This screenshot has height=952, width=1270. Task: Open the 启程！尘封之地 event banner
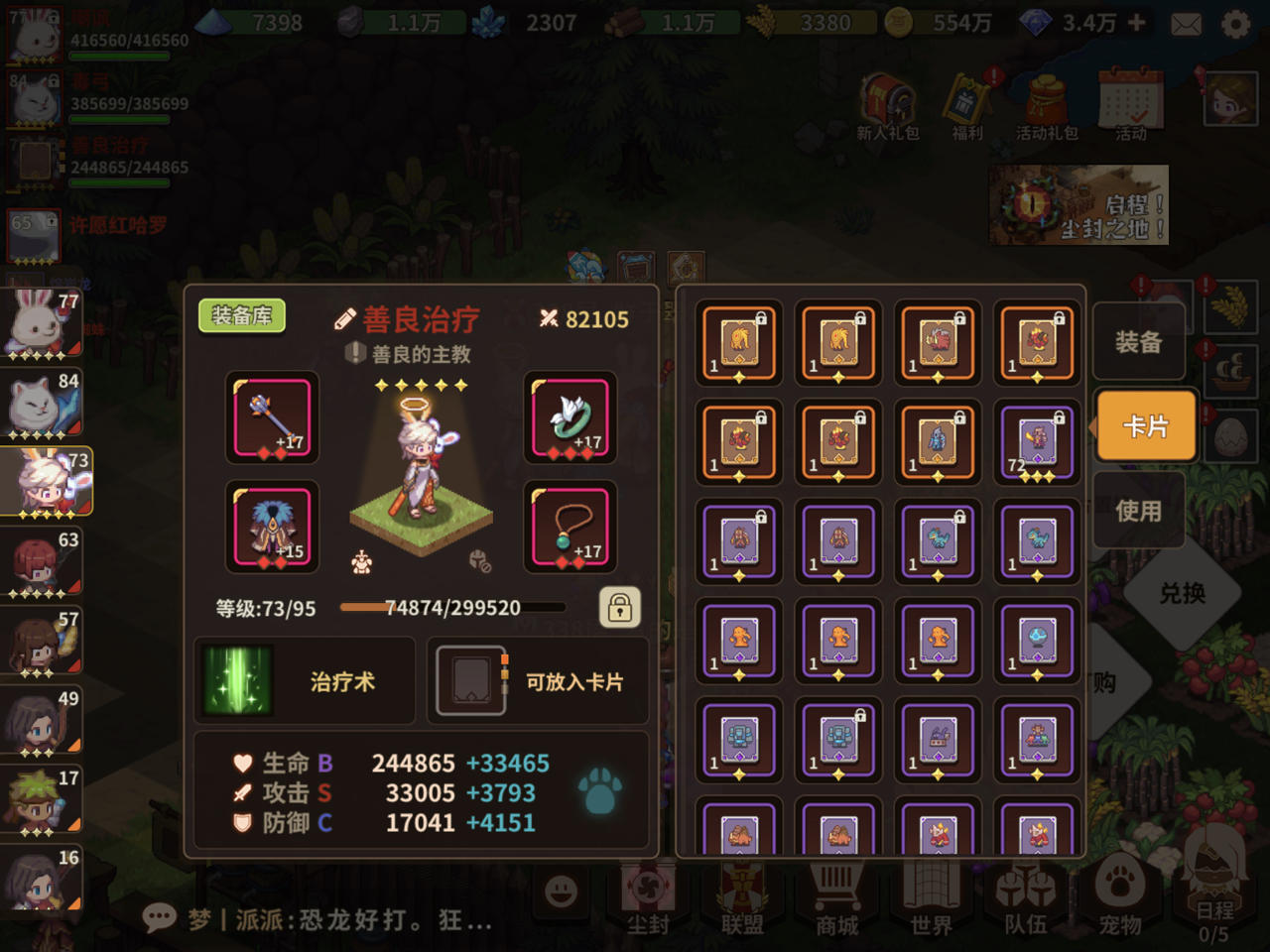coord(1078,204)
